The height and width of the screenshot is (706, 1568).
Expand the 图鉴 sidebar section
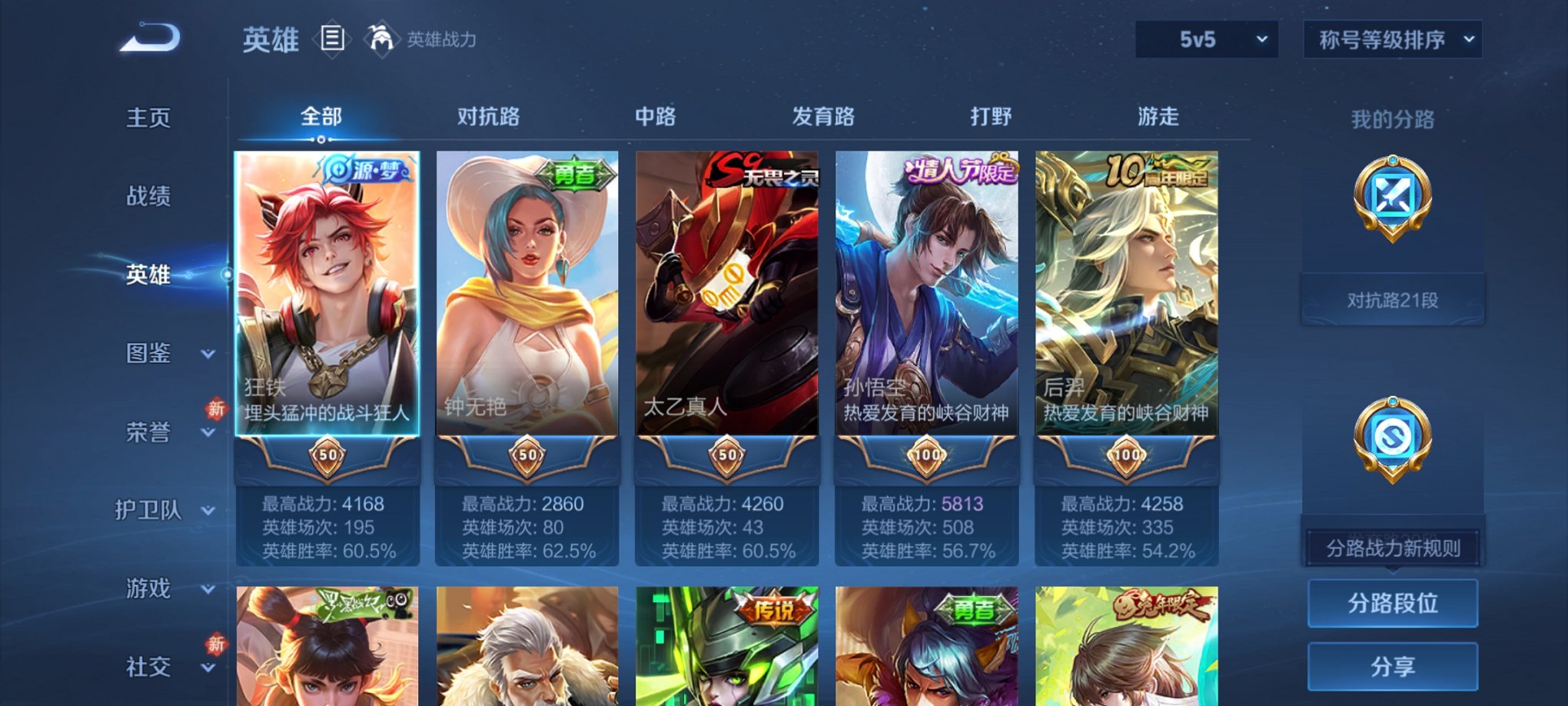click(x=149, y=355)
